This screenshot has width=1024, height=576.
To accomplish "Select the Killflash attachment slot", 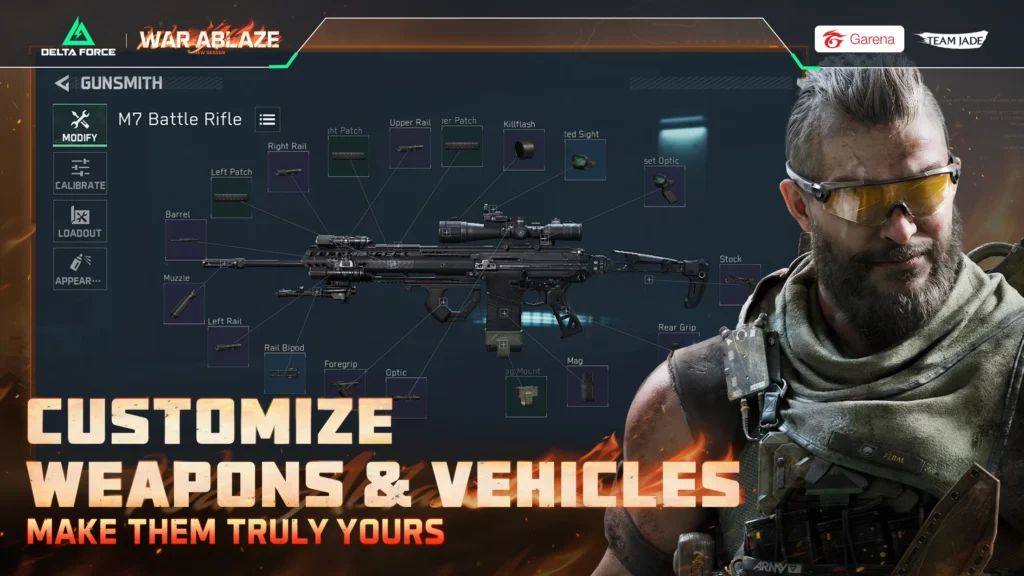I will click(523, 150).
